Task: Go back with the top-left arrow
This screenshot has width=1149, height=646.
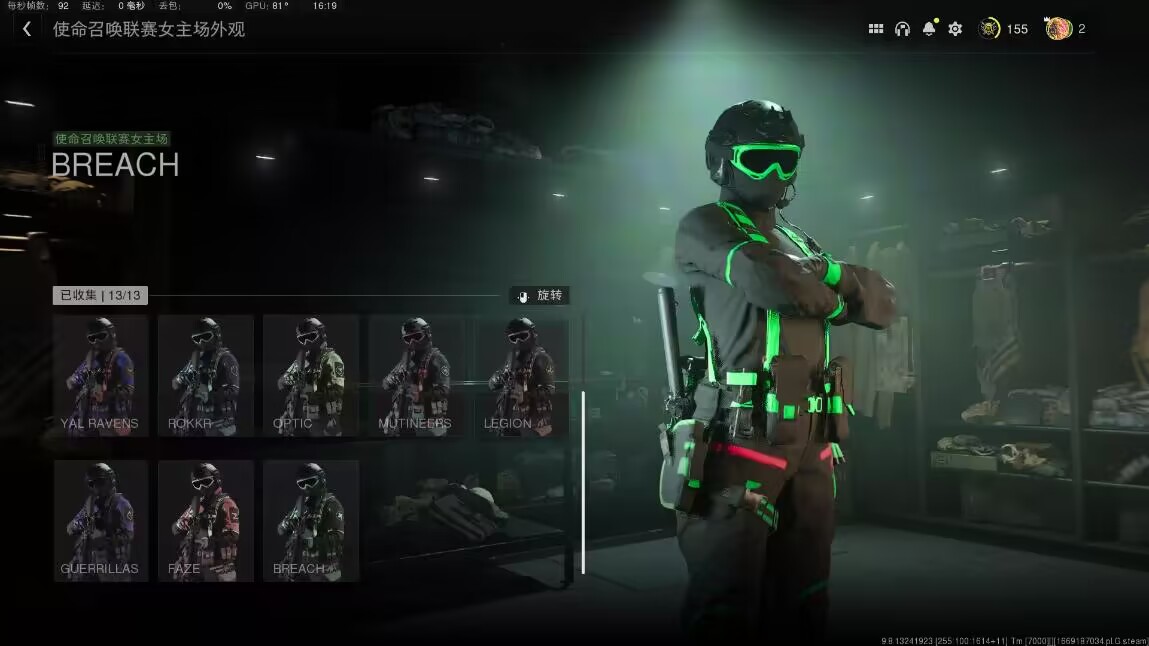Action: pyautogui.click(x=27, y=29)
